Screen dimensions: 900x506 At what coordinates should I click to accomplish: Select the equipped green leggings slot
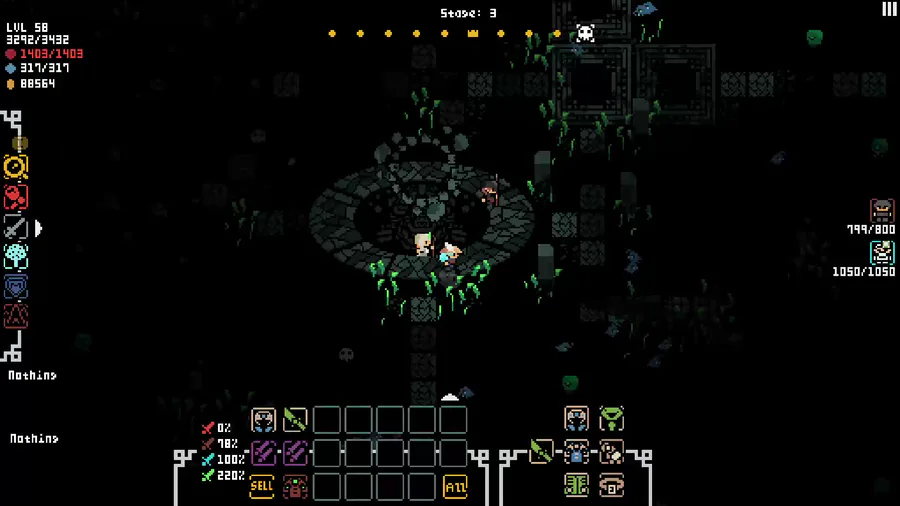[577, 485]
